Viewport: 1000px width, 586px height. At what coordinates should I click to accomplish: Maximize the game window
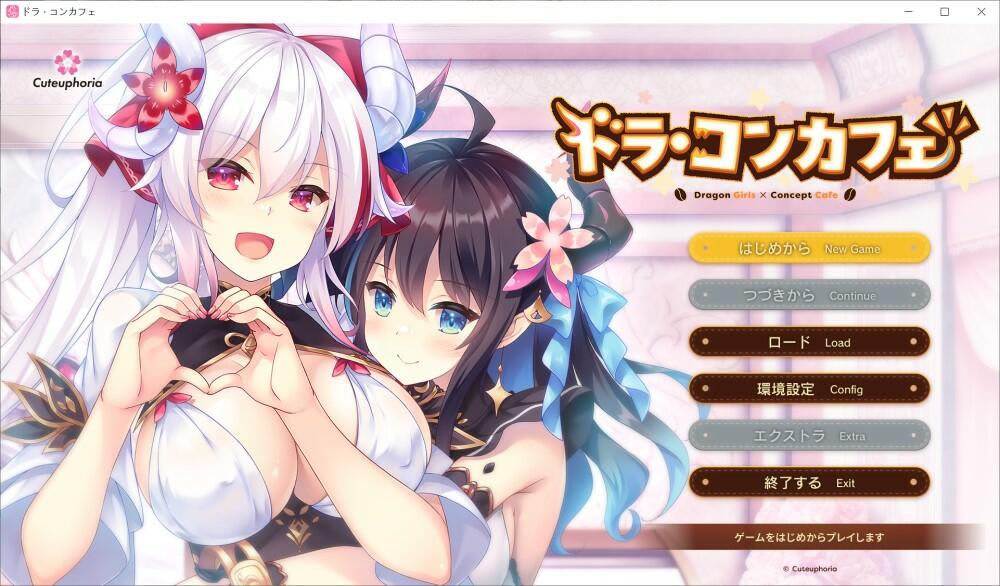click(x=944, y=11)
